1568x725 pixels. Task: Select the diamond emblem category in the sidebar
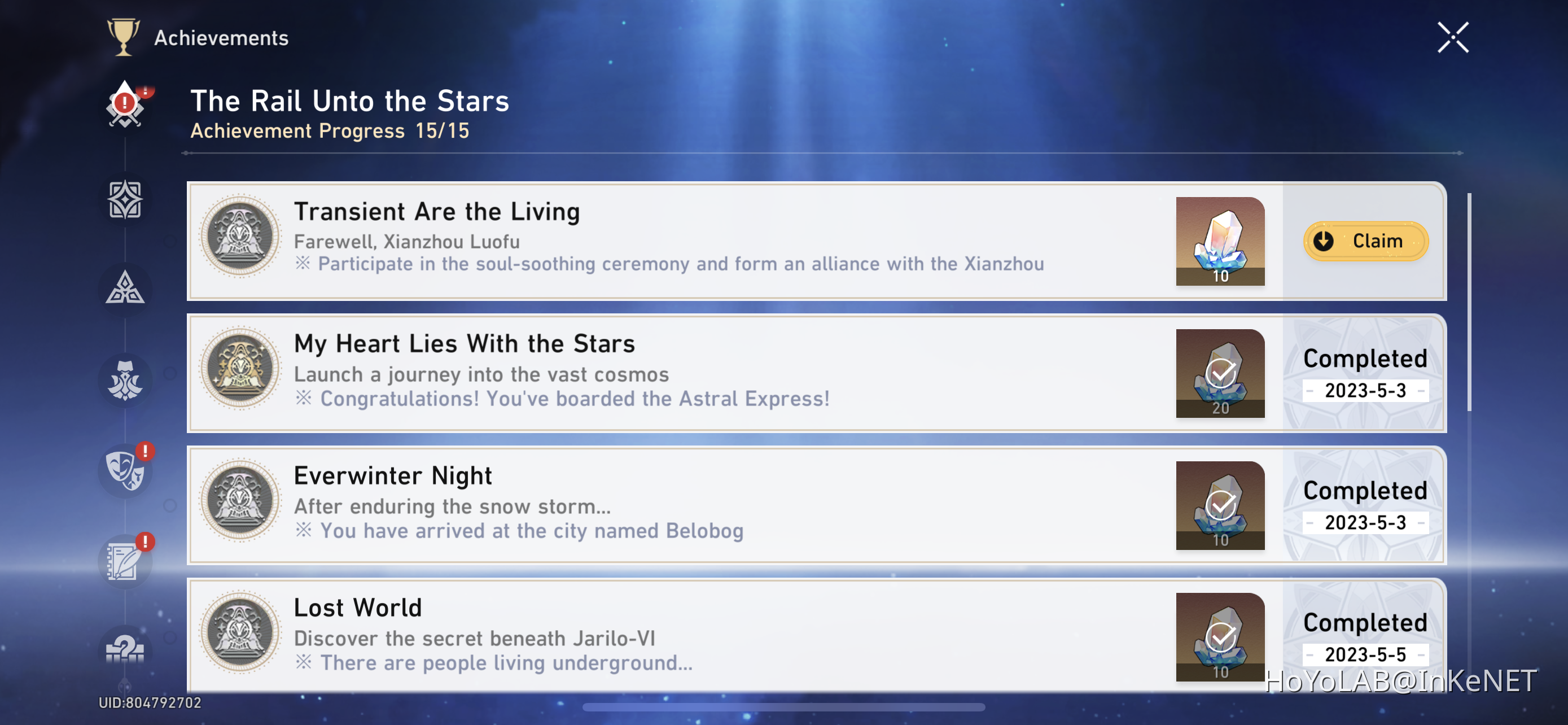[125, 199]
